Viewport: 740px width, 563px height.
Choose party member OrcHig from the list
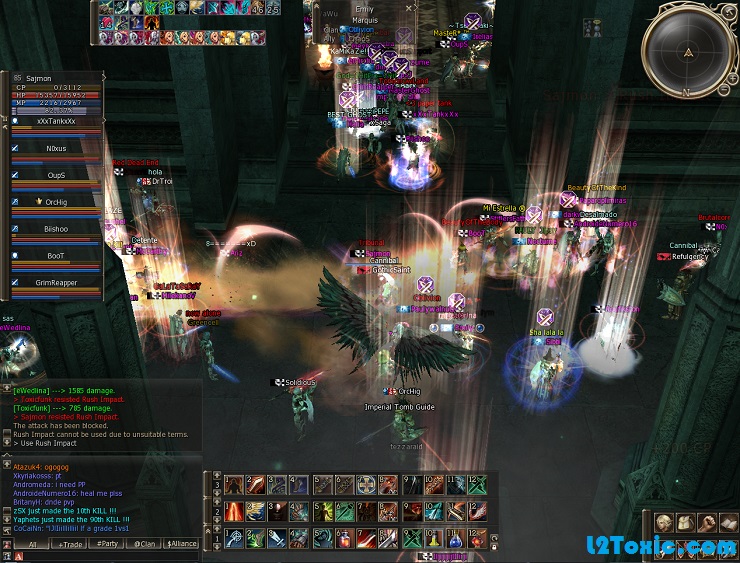tap(55, 202)
